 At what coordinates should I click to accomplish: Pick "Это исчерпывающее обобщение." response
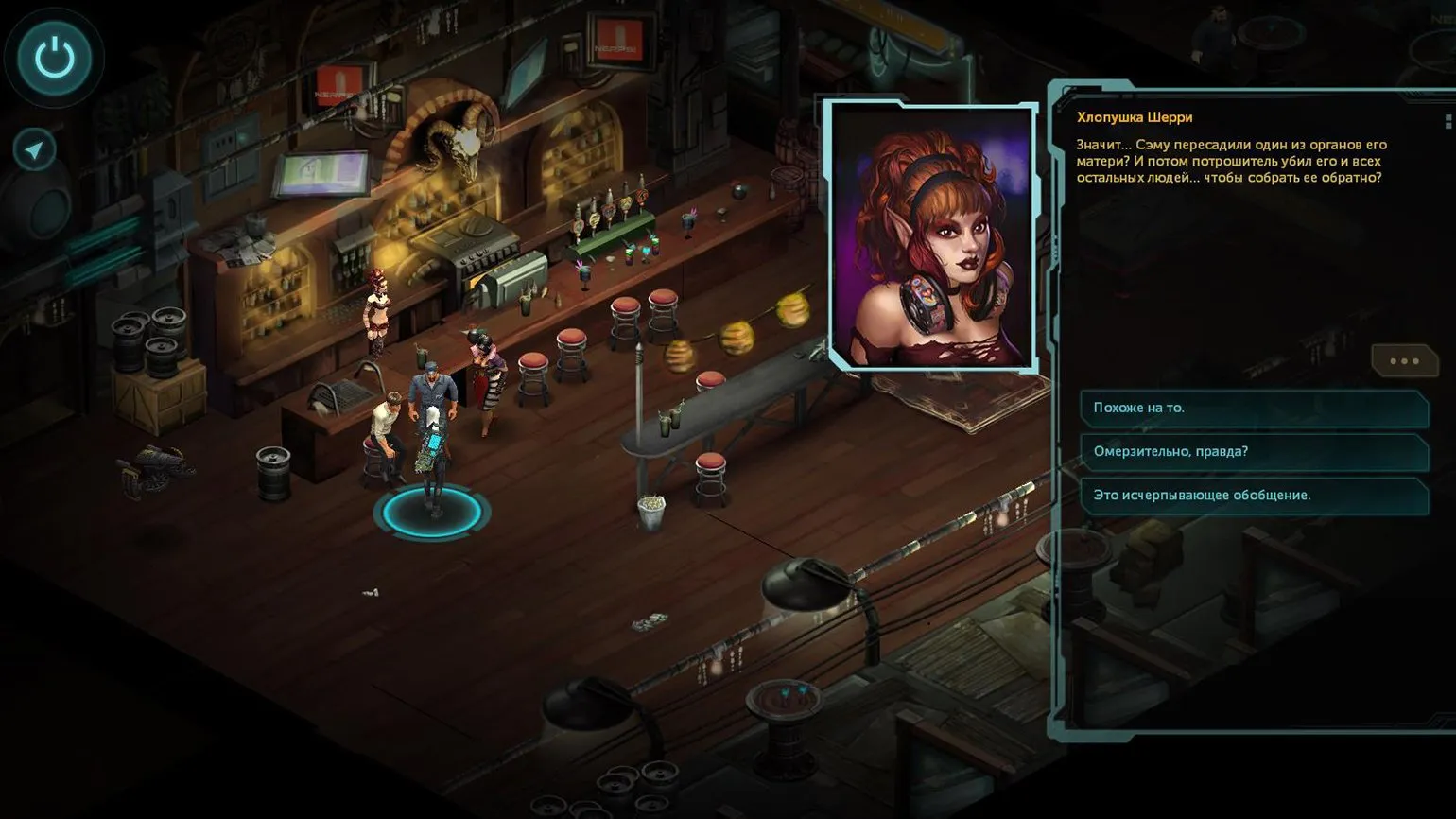coord(1253,495)
